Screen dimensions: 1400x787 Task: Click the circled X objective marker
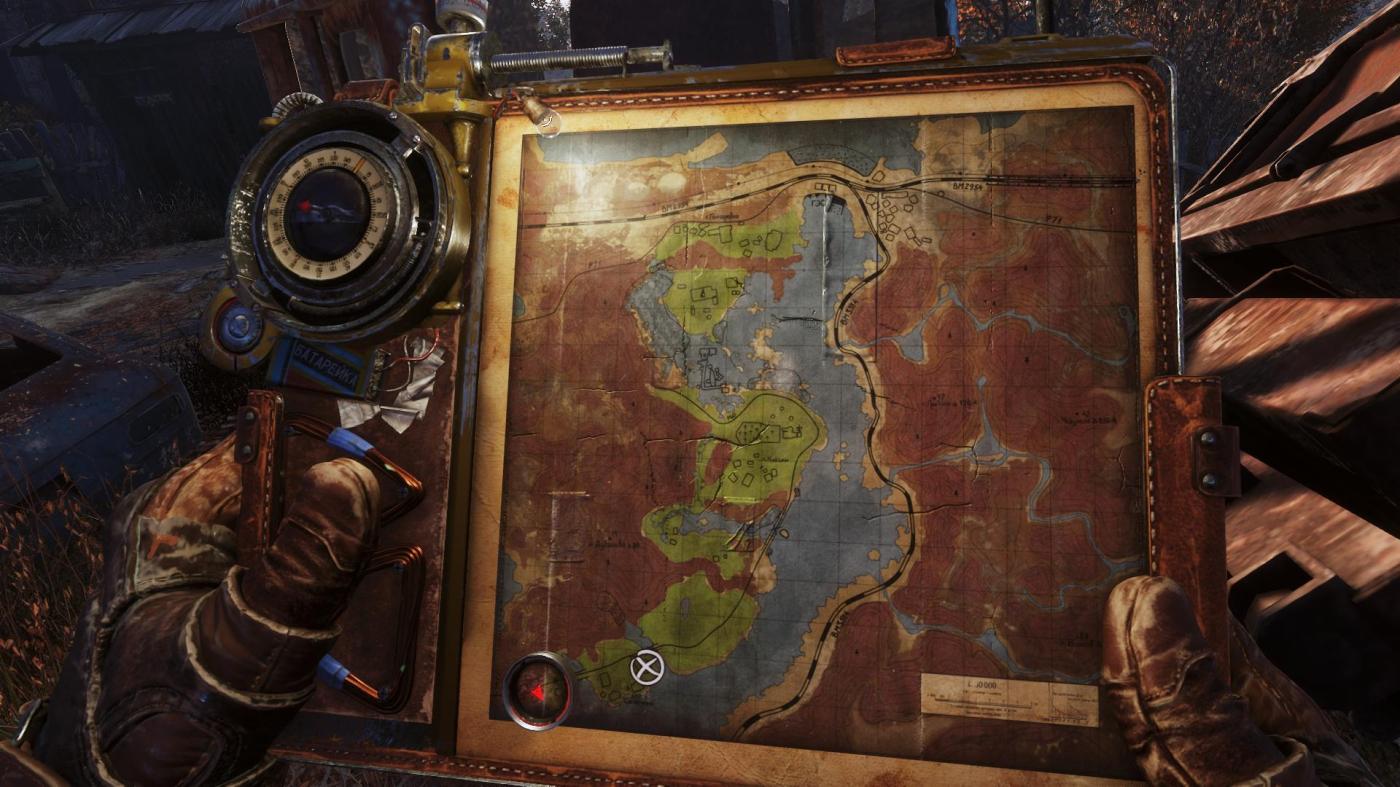pyautogui.click(x=648, y=667)
